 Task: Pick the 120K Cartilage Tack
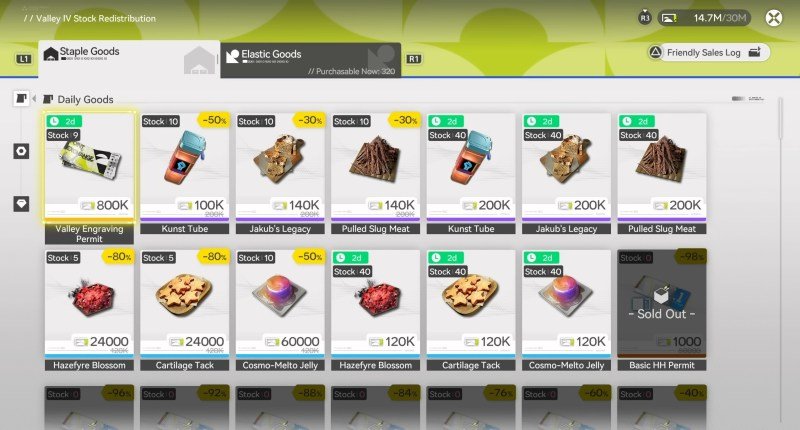click(x=471, y=303)
